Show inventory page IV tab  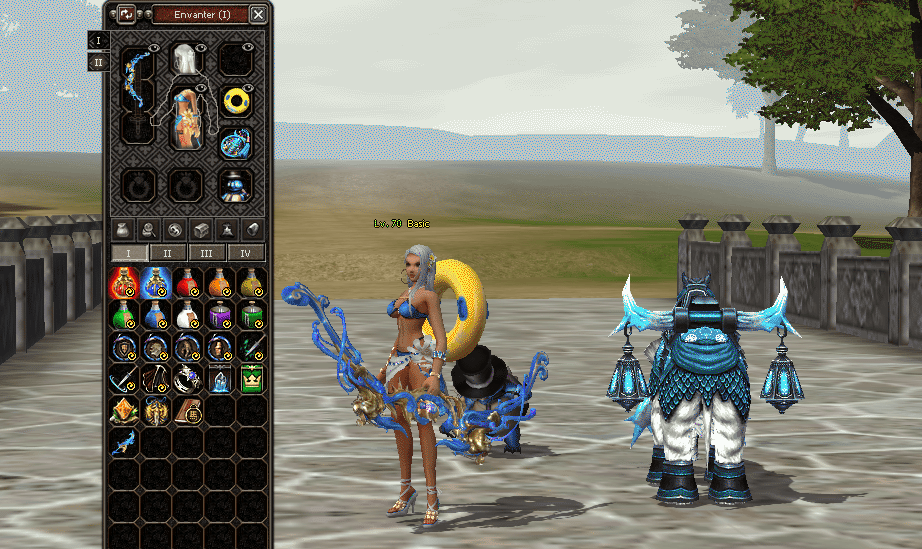[246, 253]
